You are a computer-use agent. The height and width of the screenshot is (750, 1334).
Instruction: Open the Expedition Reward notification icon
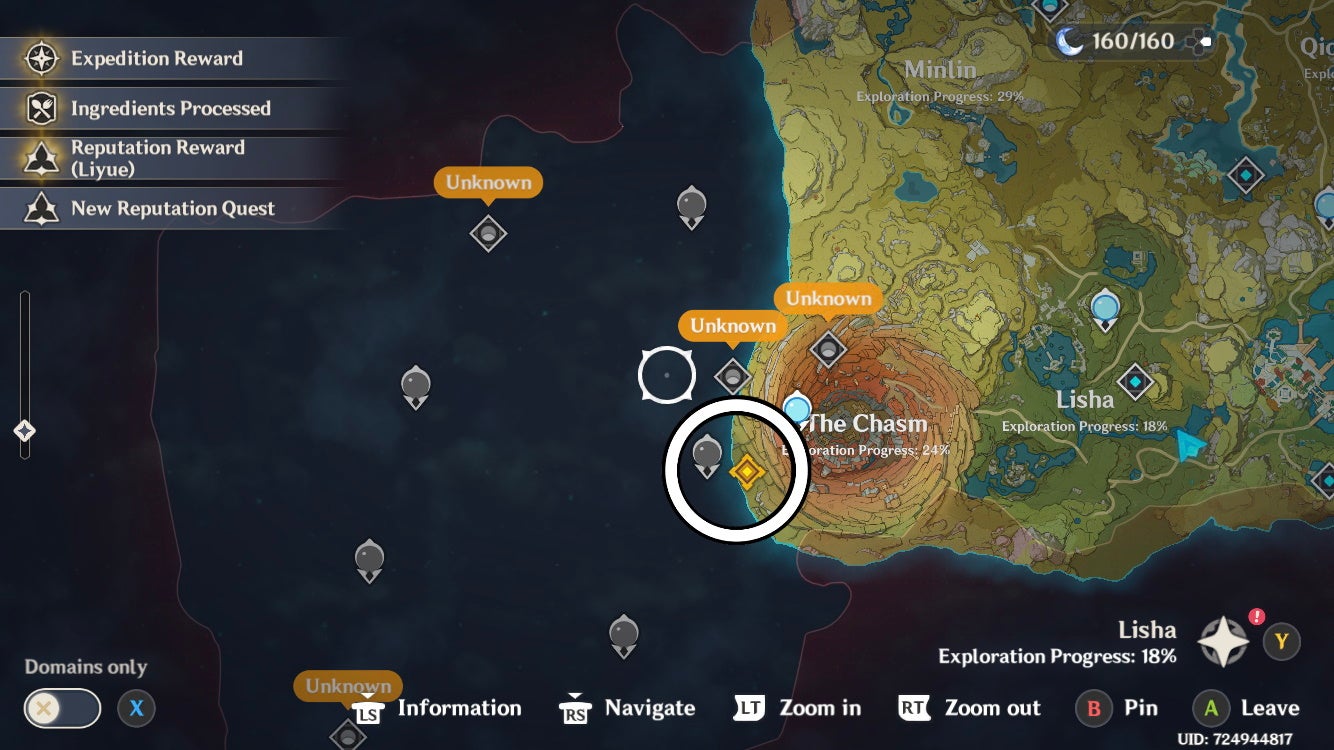(41, 58)
